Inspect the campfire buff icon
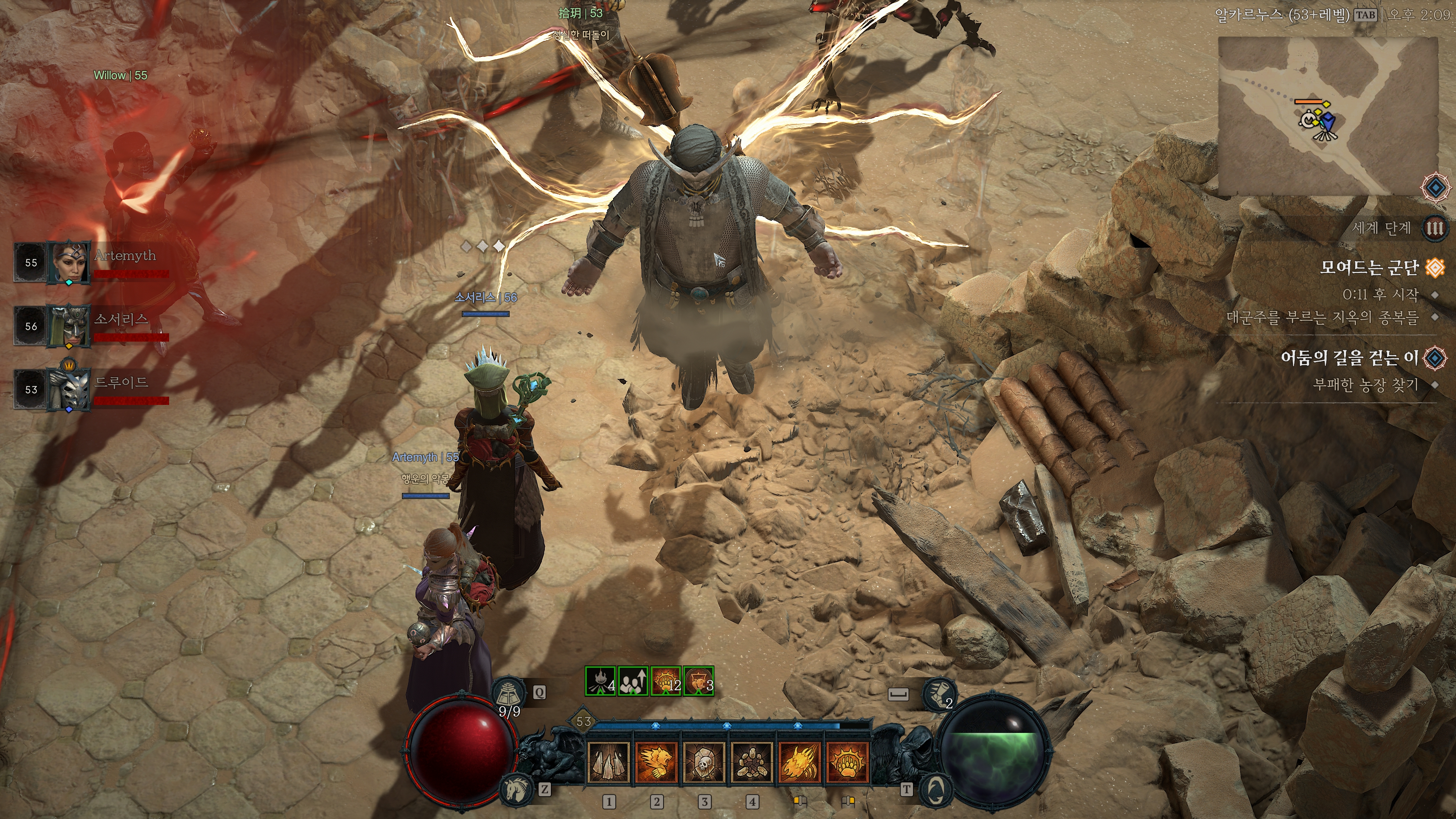This screenshot has height=819, width=1456. pyautogui.click(x=600, y=681)
